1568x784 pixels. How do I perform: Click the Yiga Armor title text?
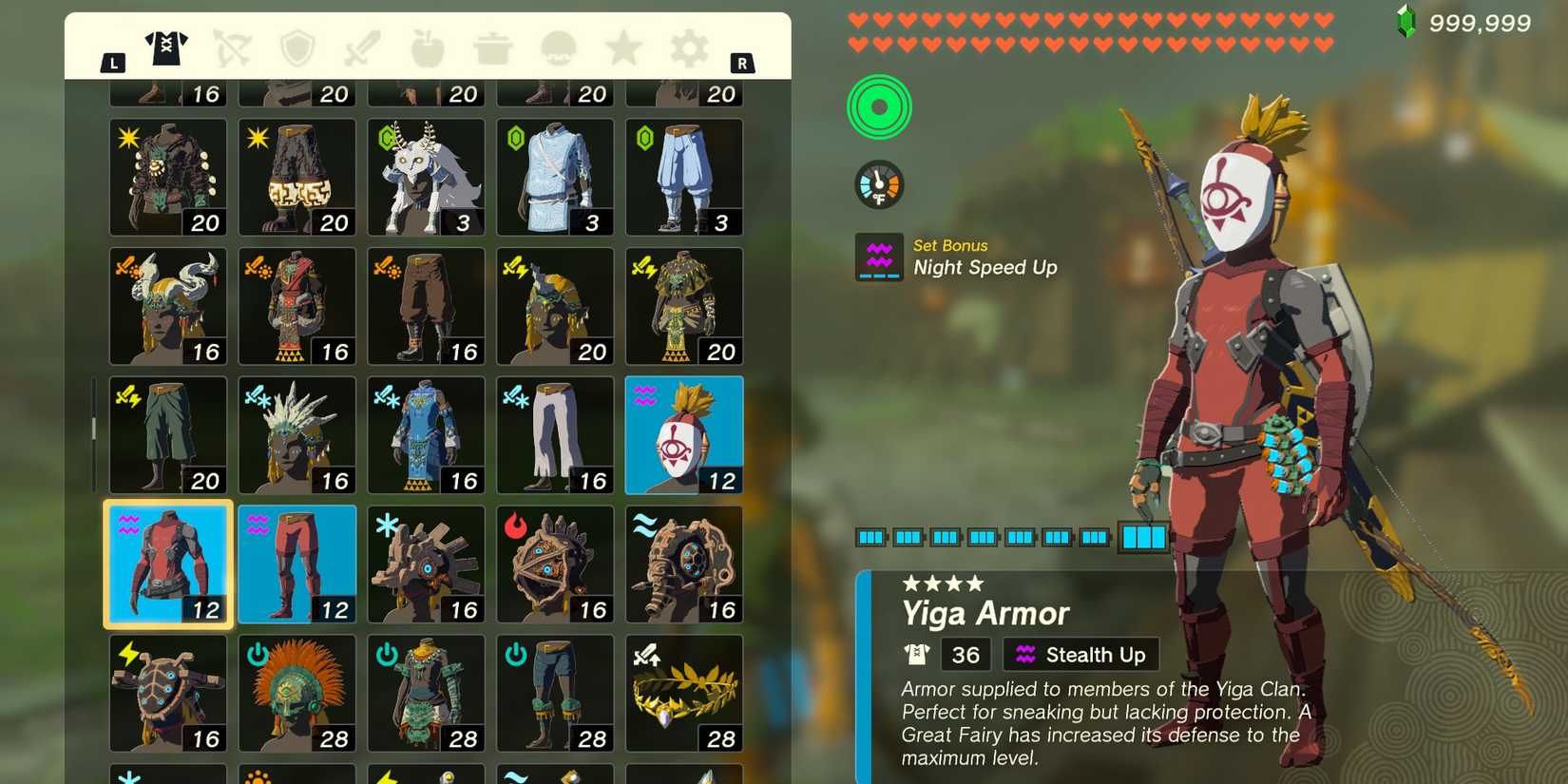click(x=985, y=614)
